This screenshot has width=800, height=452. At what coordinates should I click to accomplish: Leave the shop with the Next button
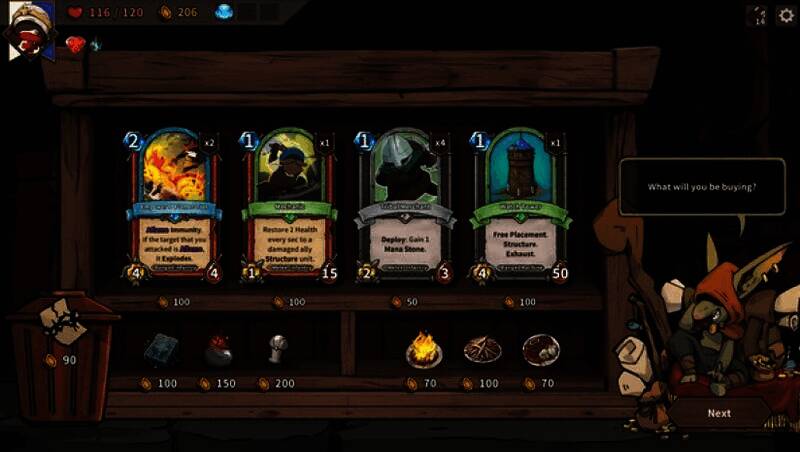click(x=719, y=413)
